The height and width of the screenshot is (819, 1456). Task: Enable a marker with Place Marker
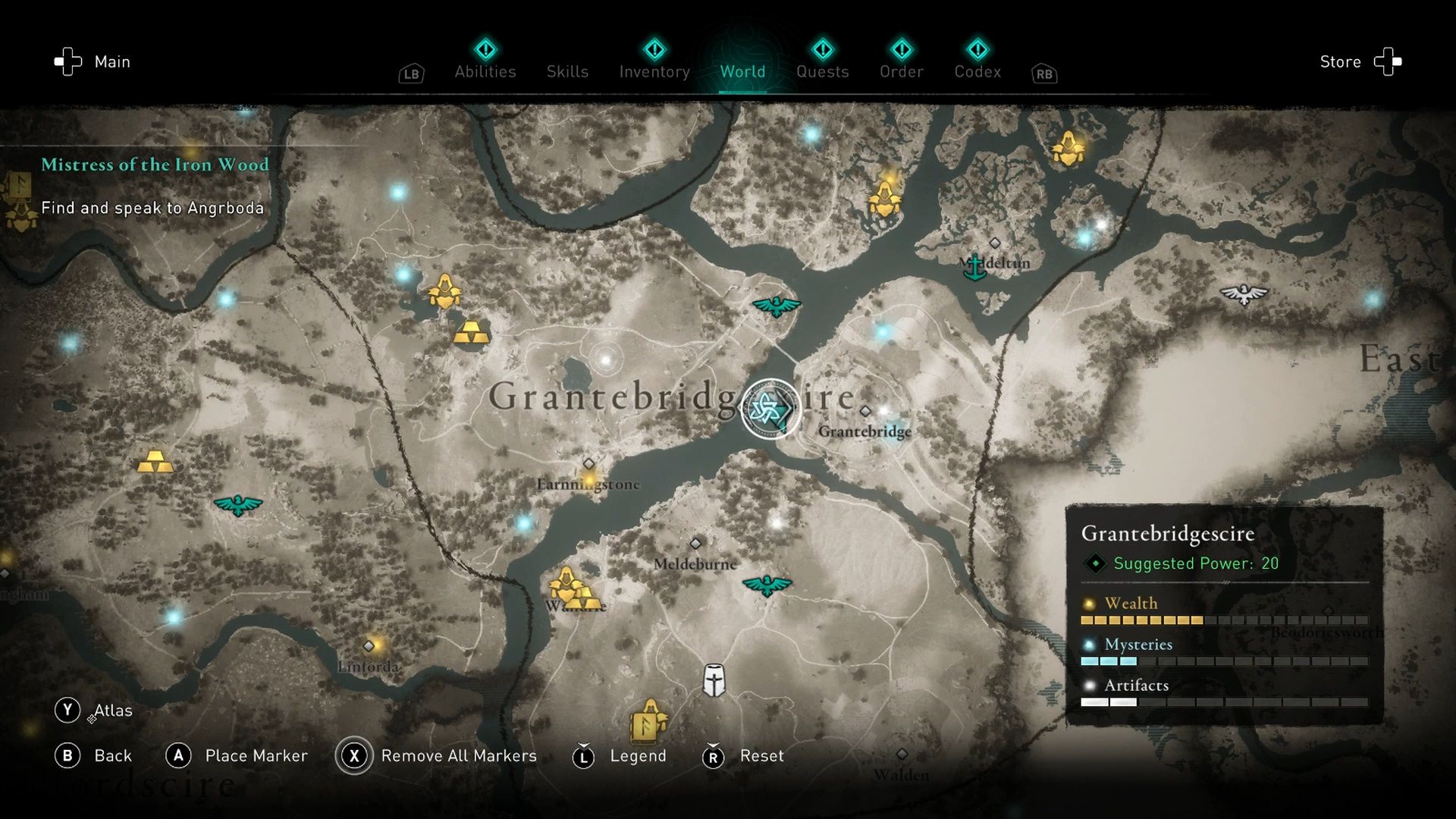(x=179, y=755)
